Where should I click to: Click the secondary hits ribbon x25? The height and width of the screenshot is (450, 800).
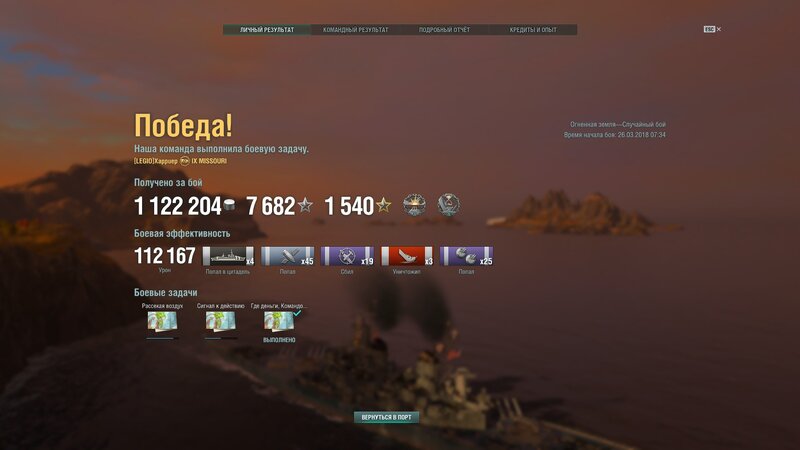(x=467, y=256)
